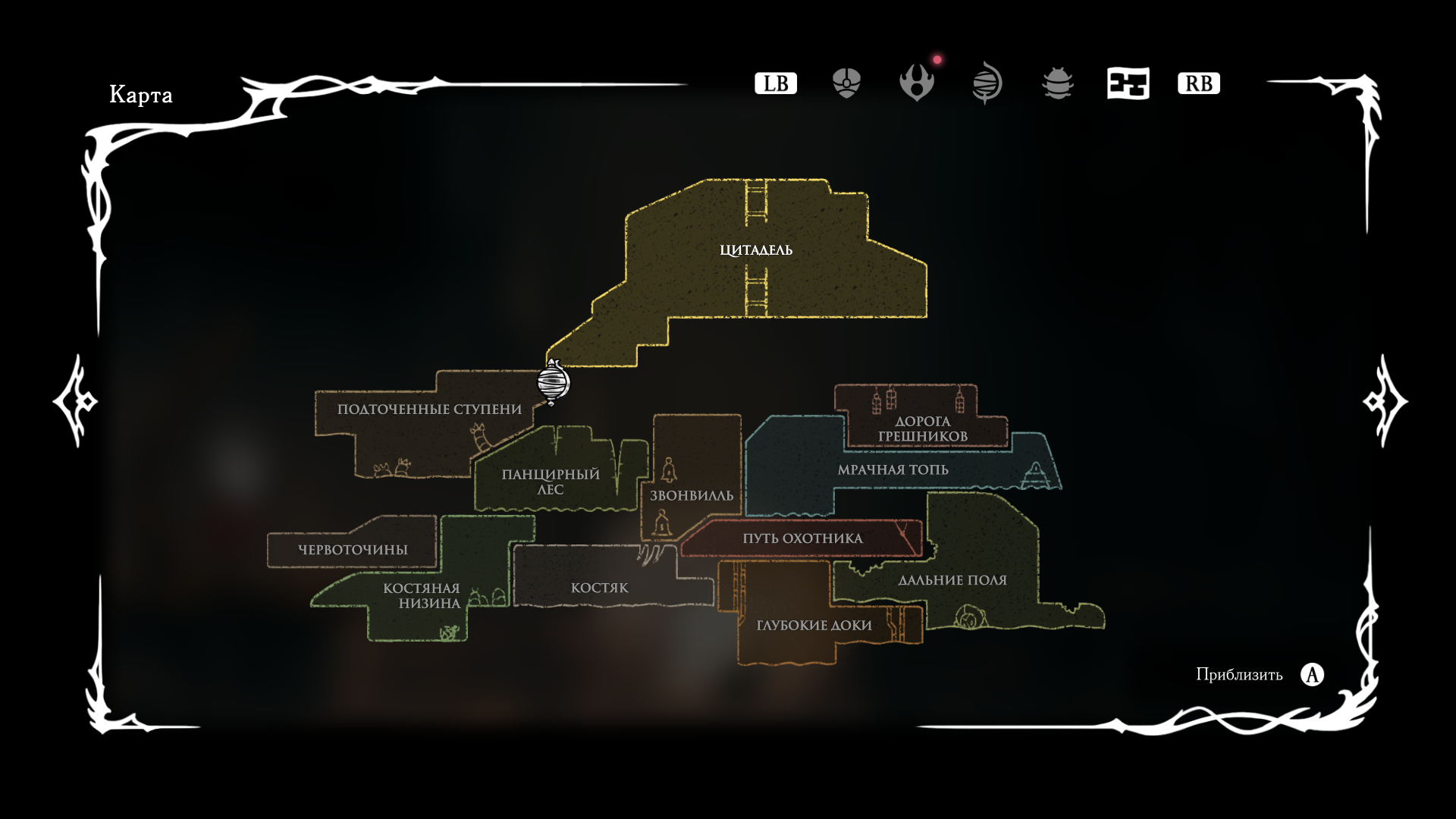
Task: Open the Звонвилль map area
Action: pyautogui.click(x=692, y=495)
